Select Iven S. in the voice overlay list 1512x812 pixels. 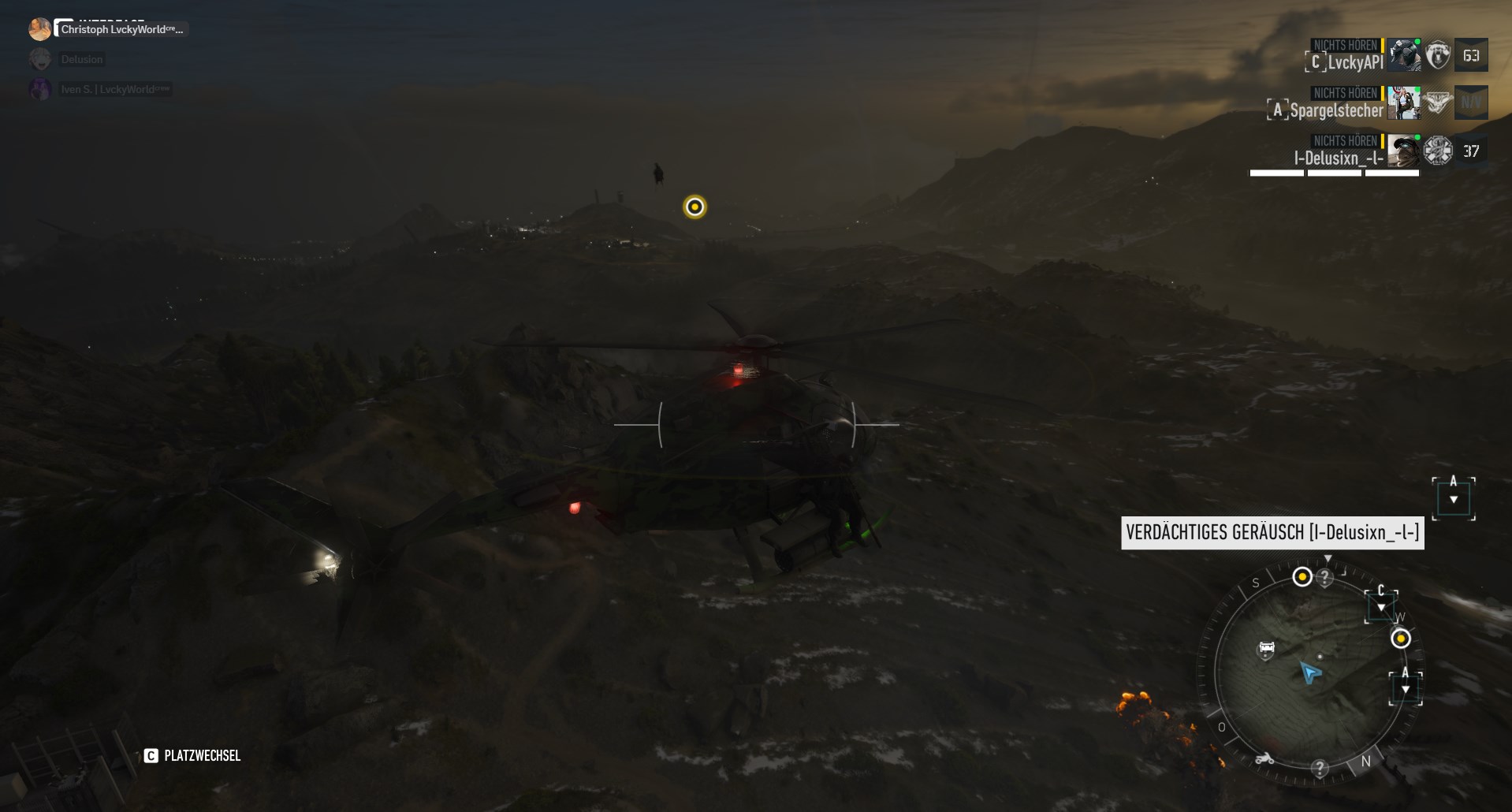[114, 89]
